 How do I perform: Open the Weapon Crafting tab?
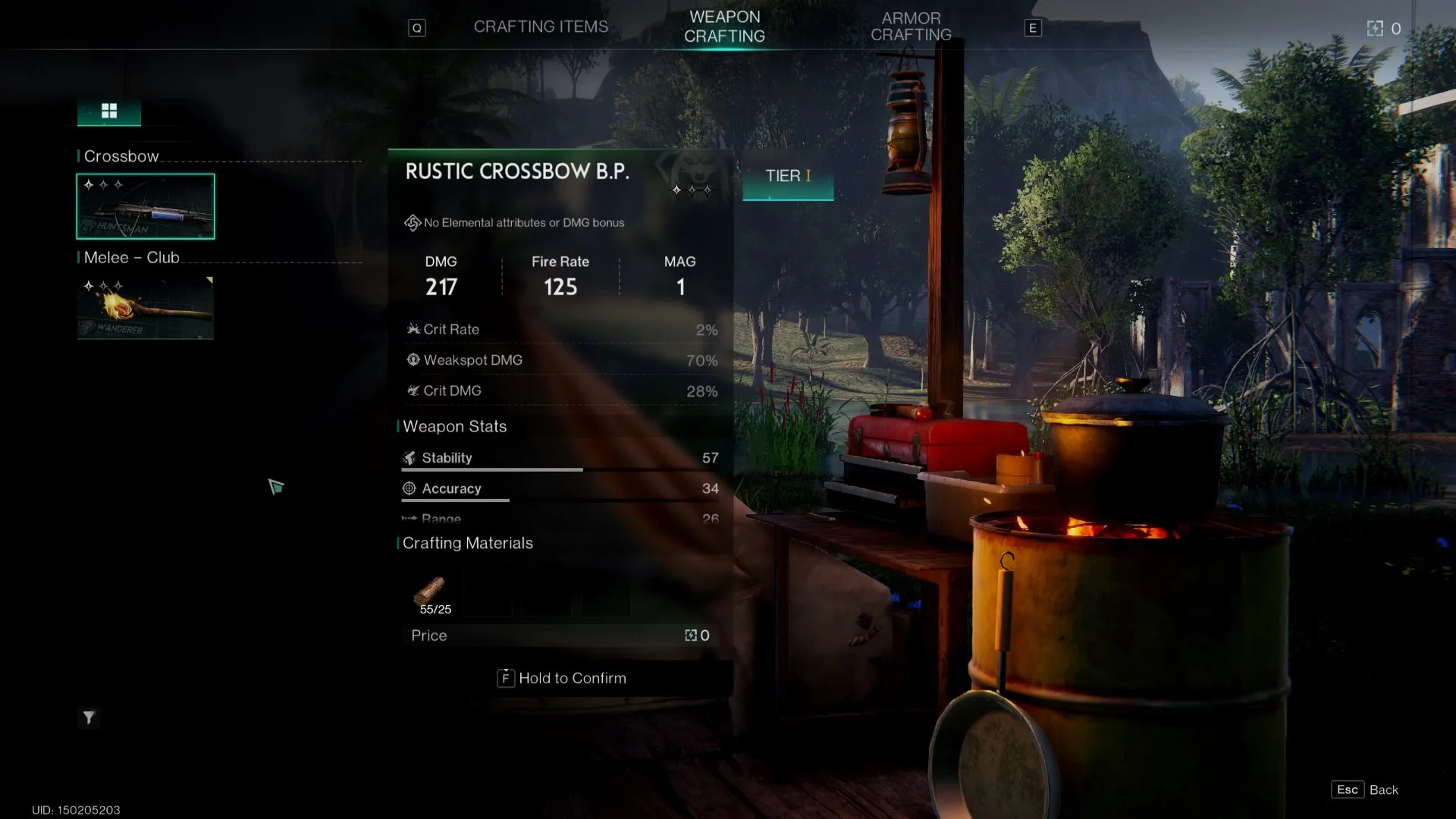click(x=724, y=27)
